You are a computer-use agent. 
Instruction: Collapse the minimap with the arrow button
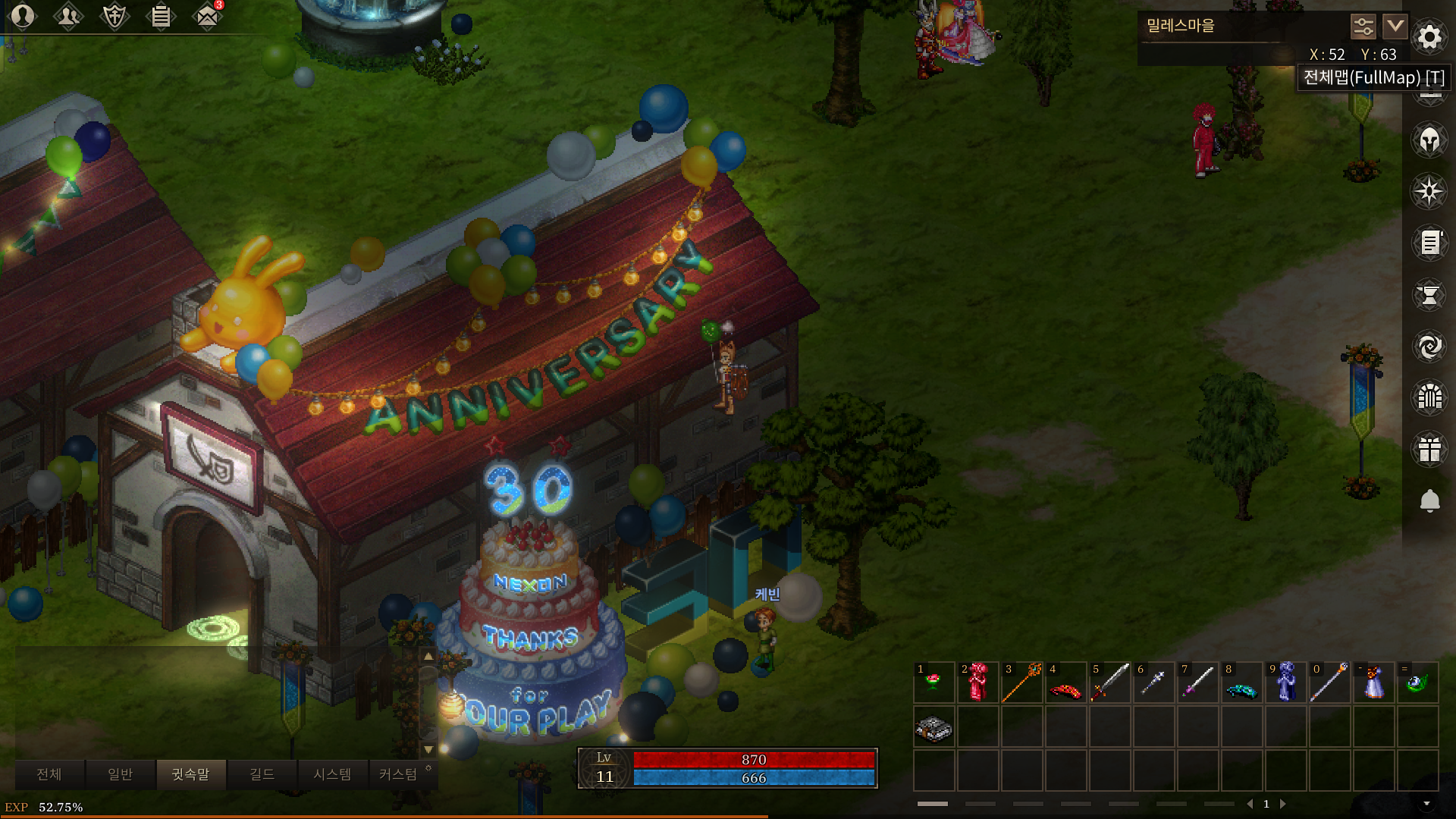pos(1395,27)
